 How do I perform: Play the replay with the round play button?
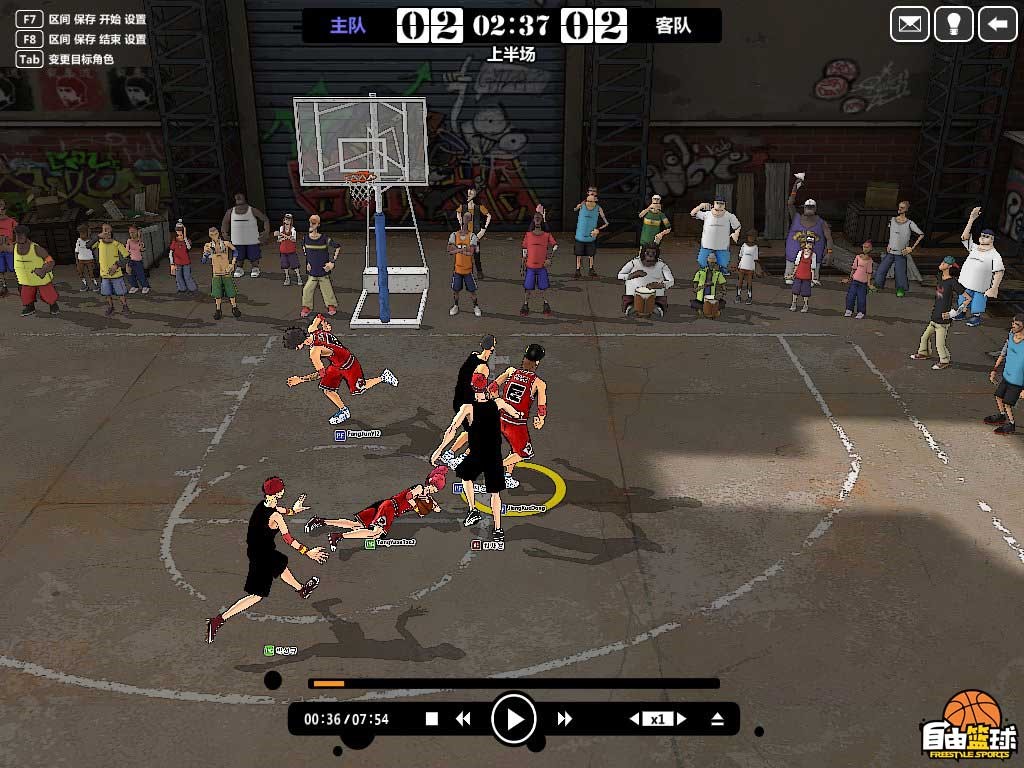click(x=514, y=718)
